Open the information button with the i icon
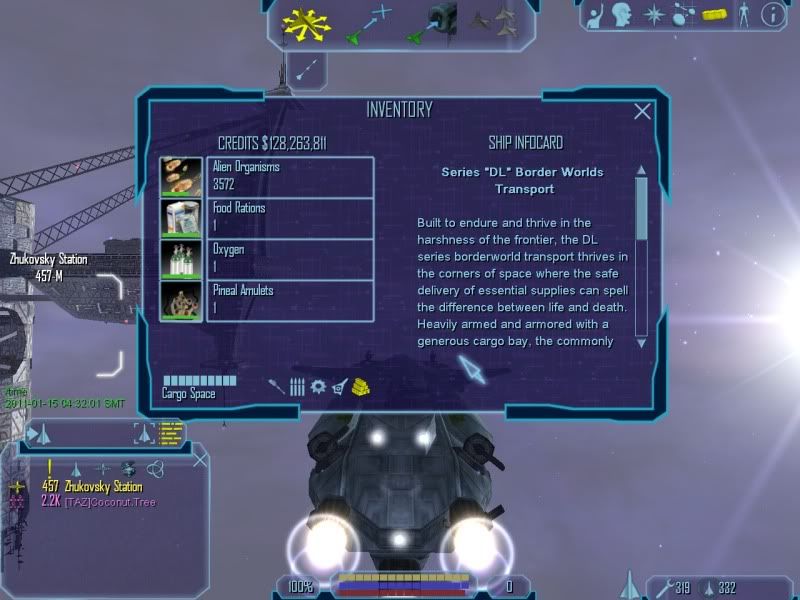This screenshot has height=600, width=800. point(772,14)
